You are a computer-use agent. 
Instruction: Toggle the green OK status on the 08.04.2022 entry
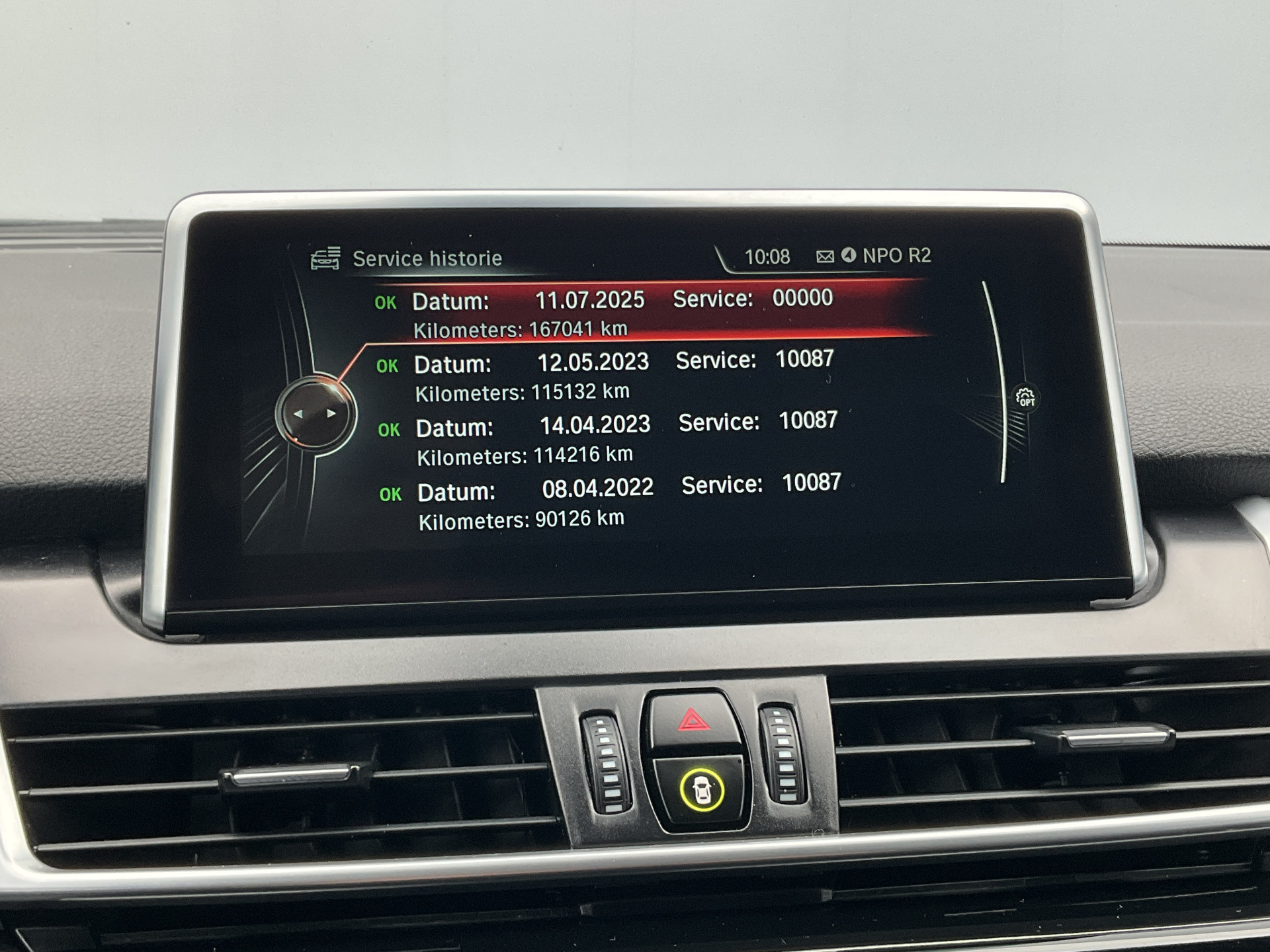pyautogui.click(x=390, y=493)
